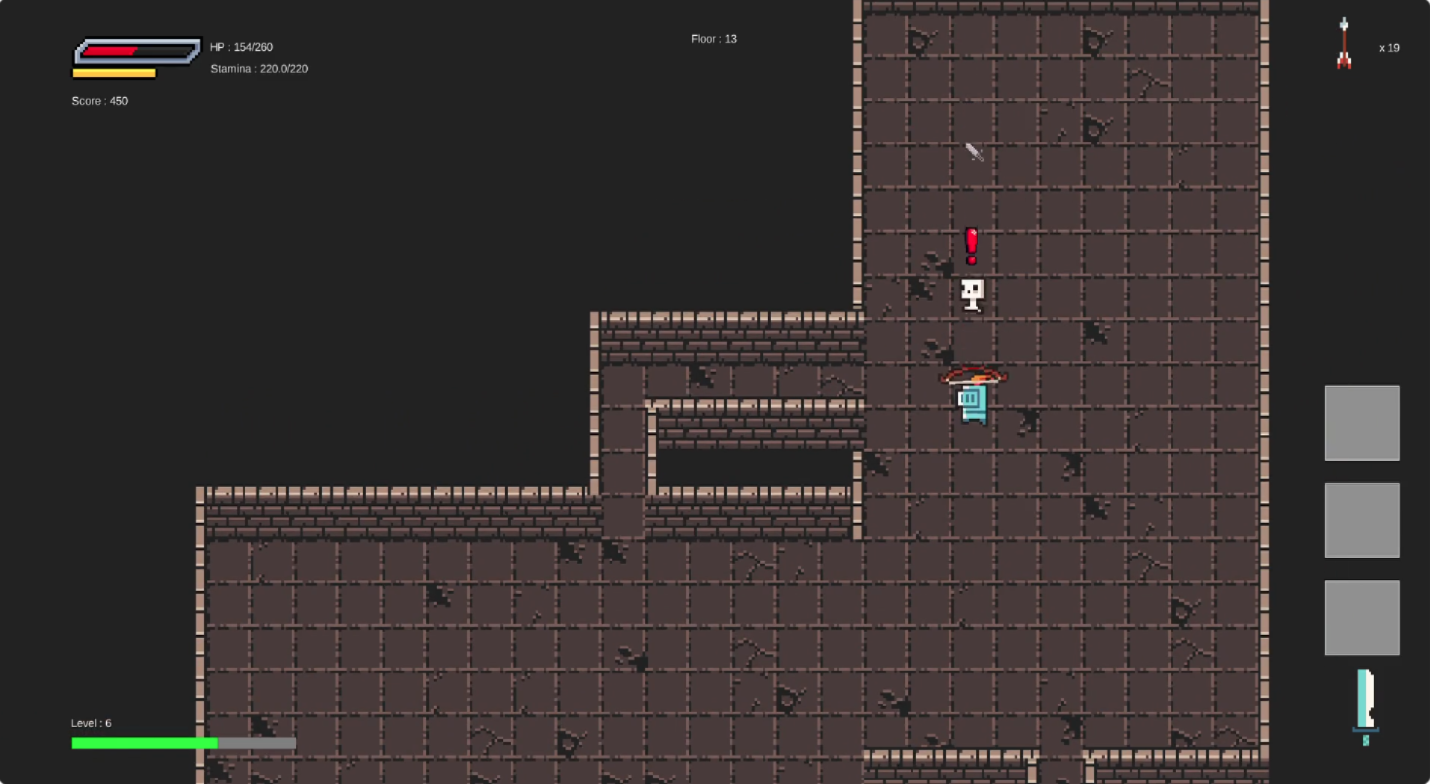Select the arrow ammo icon
This screenshot has height=784, width=1430.
(1344, 44)
